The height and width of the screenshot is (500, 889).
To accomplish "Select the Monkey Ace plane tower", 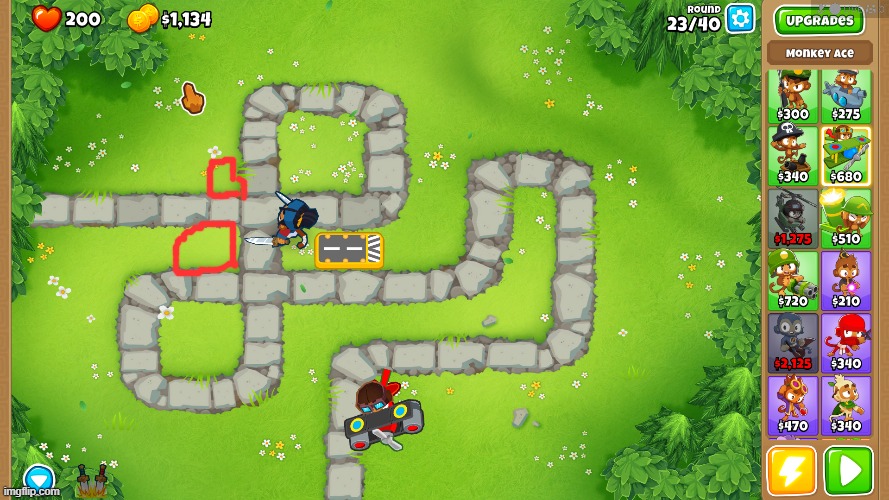I will [846, 155].
